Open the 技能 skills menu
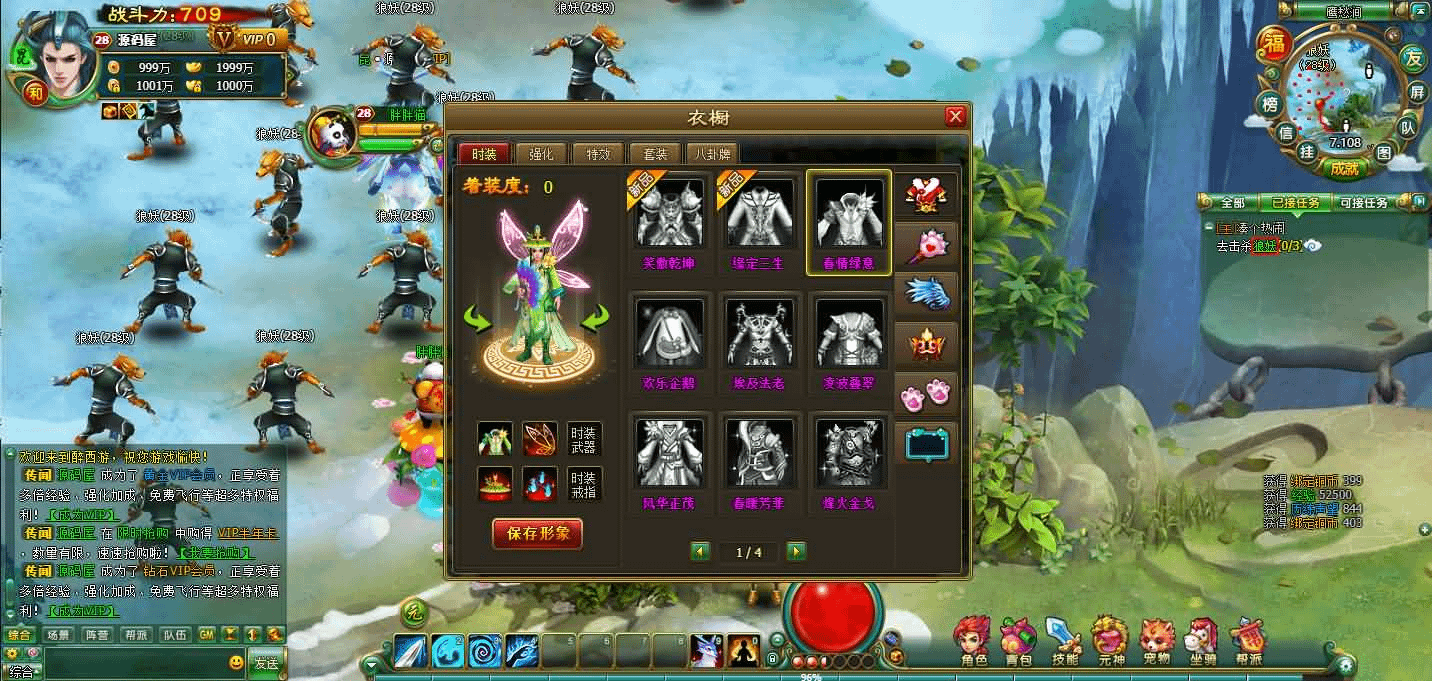 pos(1065,641)
